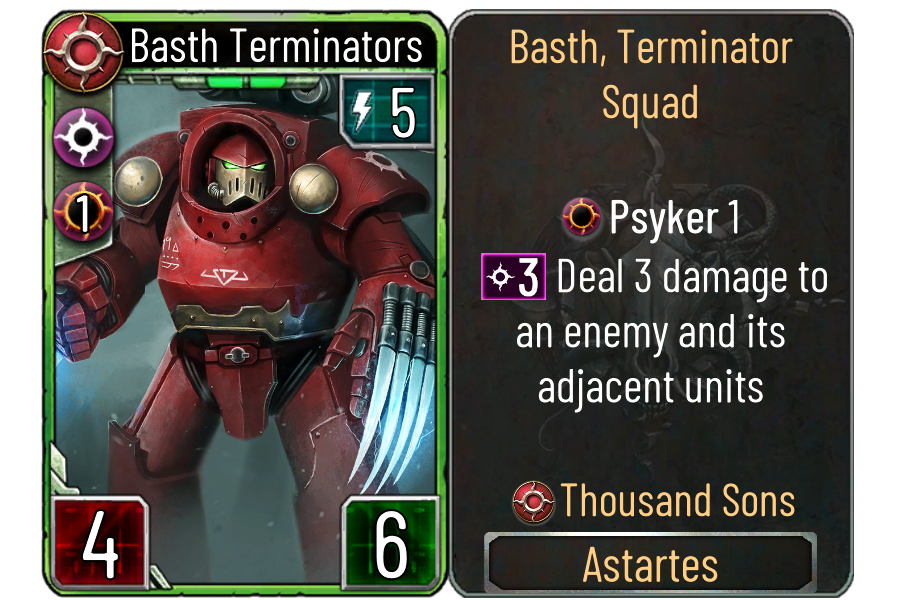Screen dimensions: 900x600
Task: Click the Astartes trait box
Action: 650,565
